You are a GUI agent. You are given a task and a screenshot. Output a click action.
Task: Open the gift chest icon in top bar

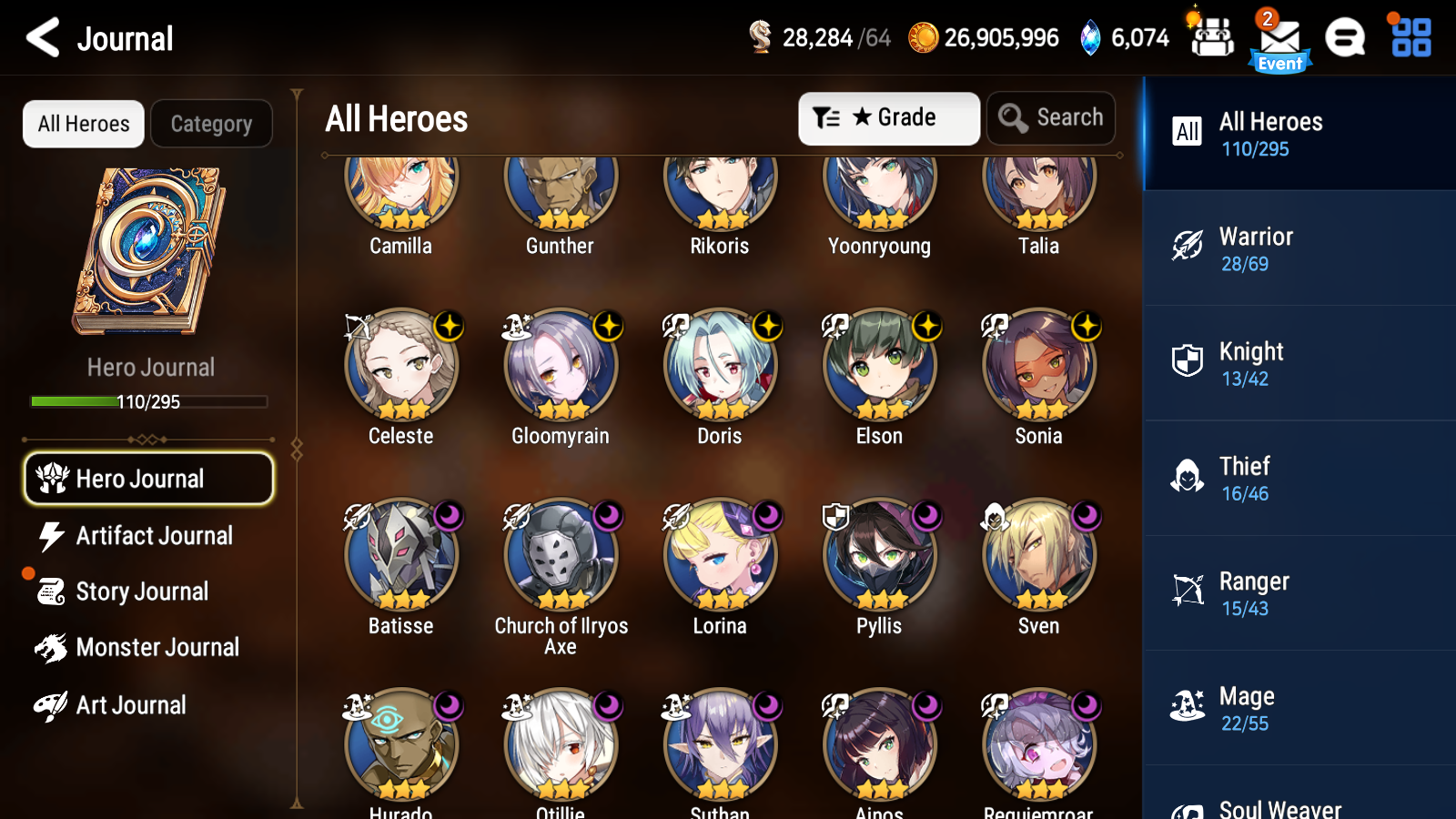point(1211,38)
